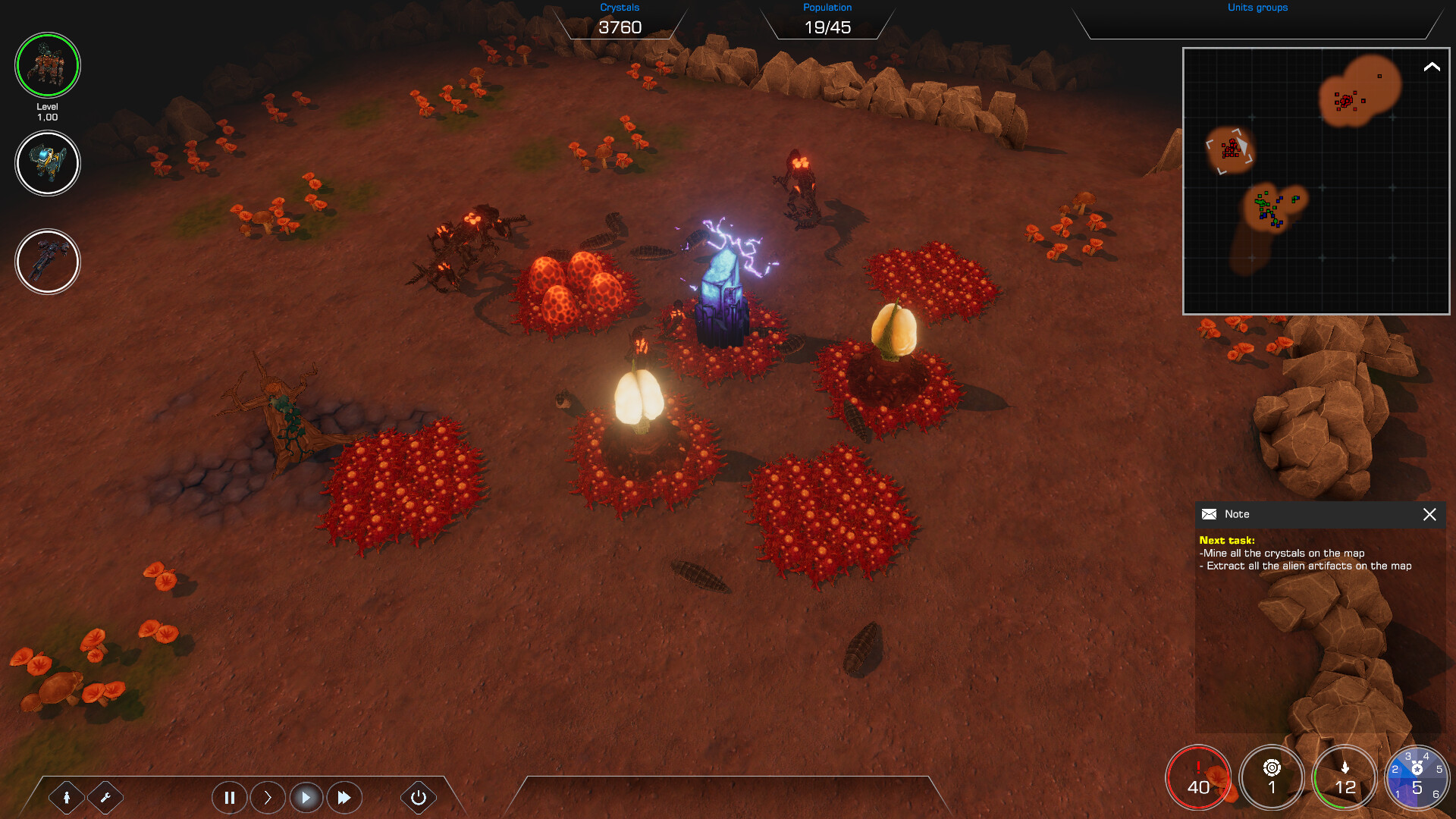This screenshot has width=1456, height=819.
Task: Click the green harvest progress ring showing 12
Action: tap(1344, 777)
